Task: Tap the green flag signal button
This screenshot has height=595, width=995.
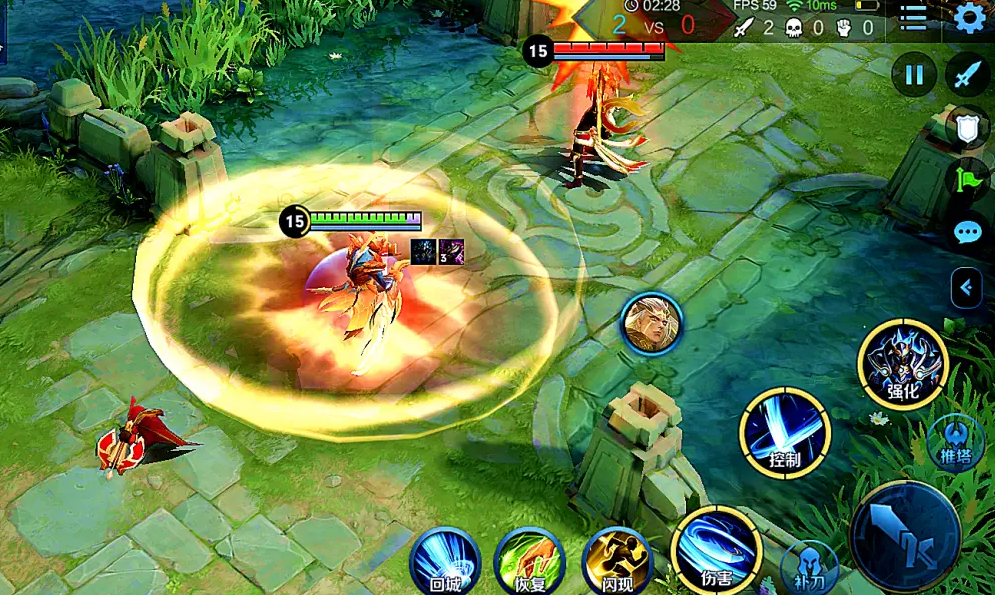Action: tap(967, 180)
